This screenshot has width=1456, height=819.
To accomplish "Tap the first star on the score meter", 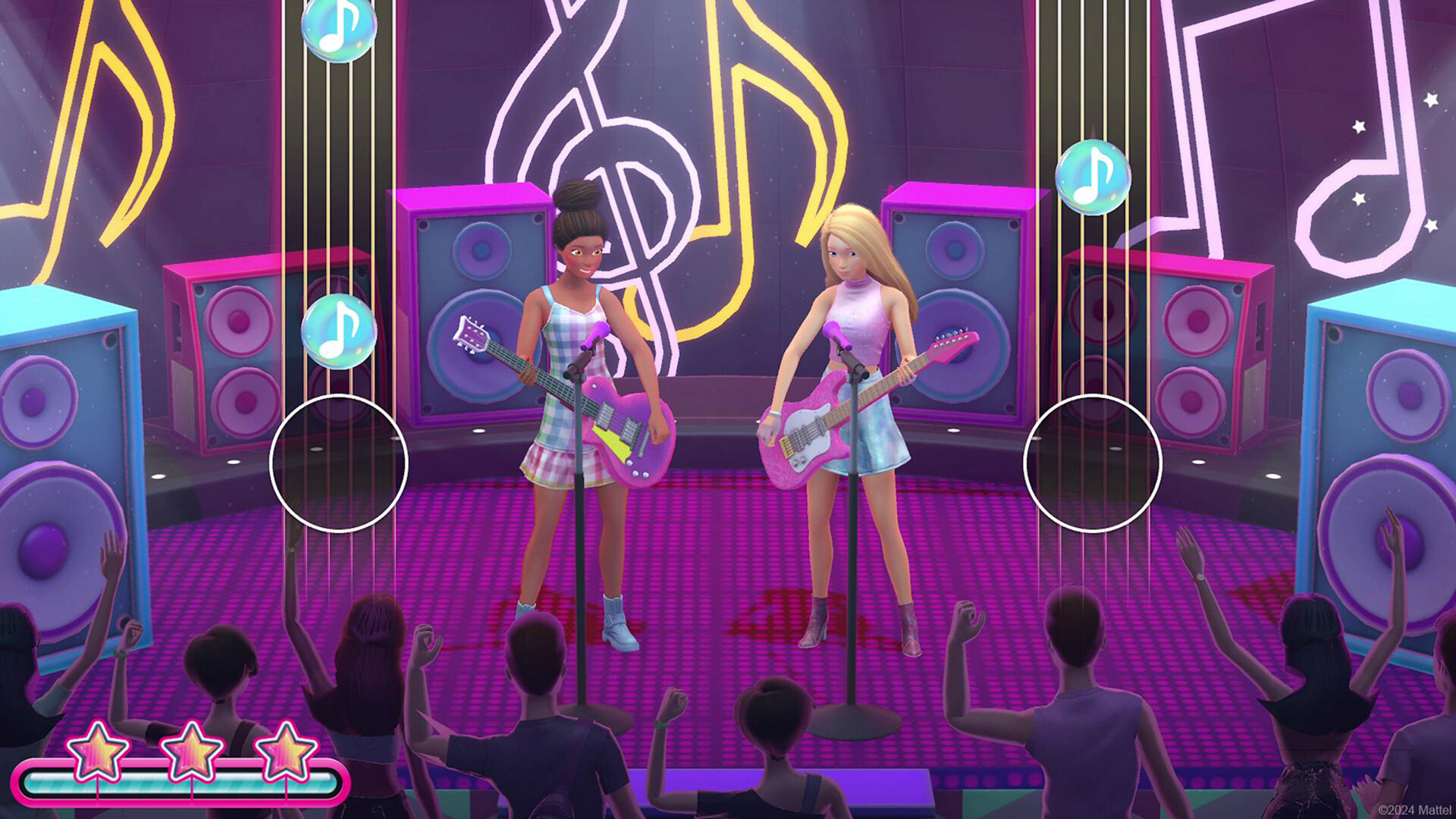I will tap(97, 752).
